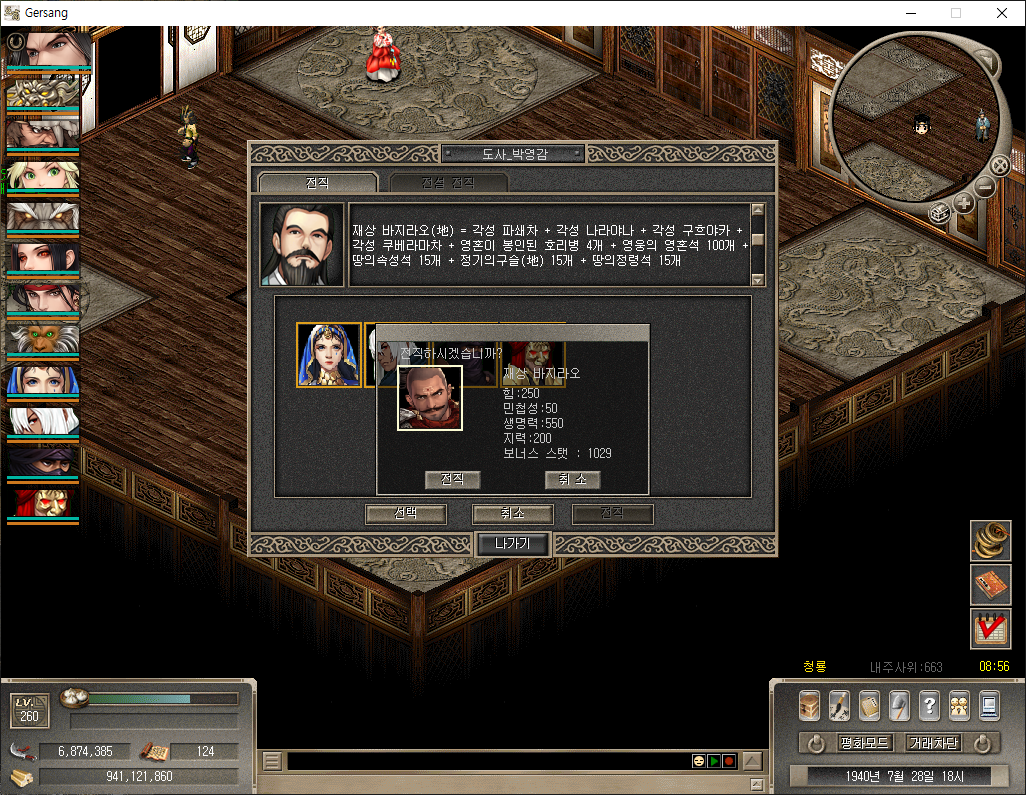Select the blue-veiled woman portrait

(x=329, y=354)
